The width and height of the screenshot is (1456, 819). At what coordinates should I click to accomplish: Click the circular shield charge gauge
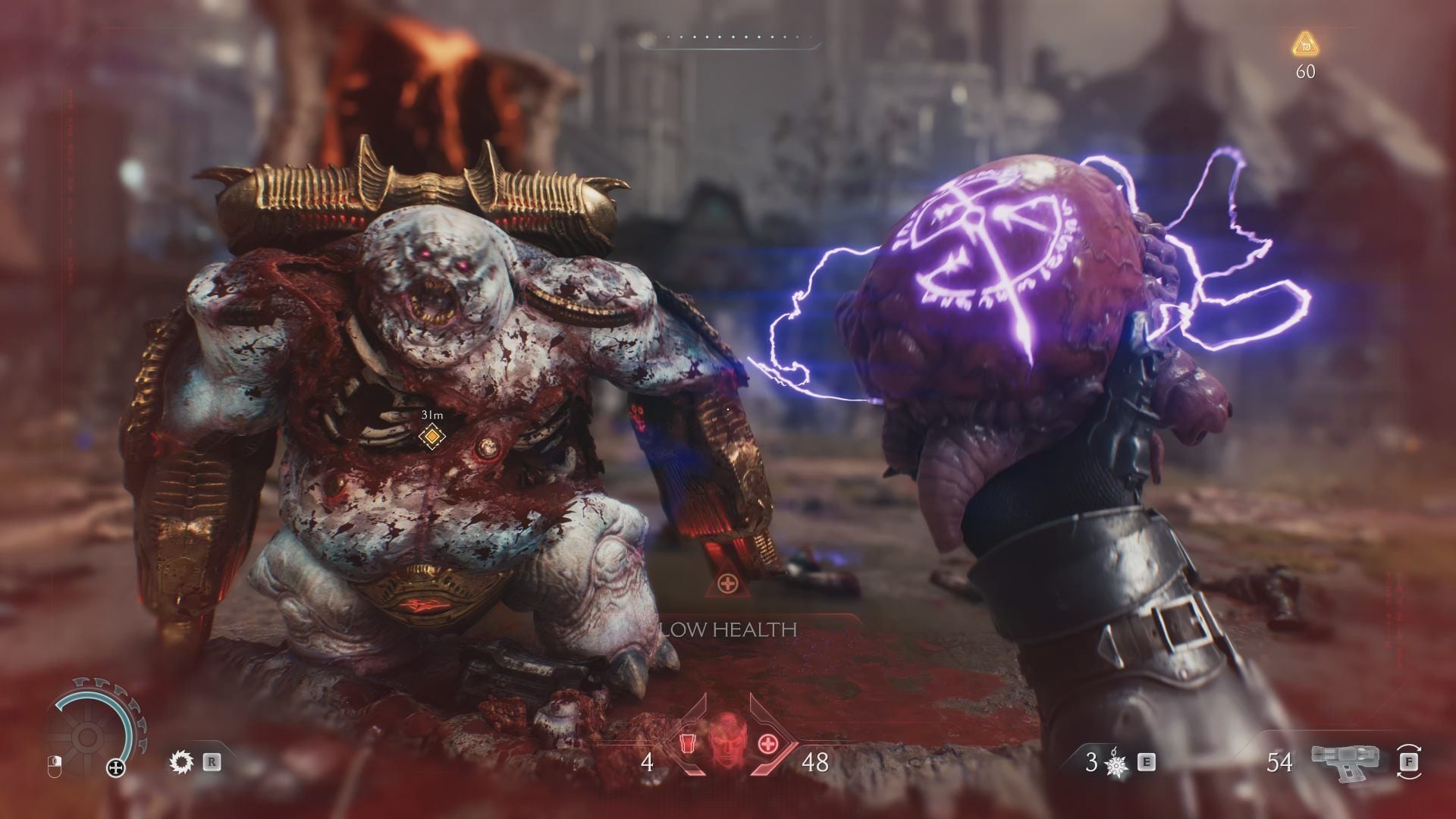(x=87, y=735)
